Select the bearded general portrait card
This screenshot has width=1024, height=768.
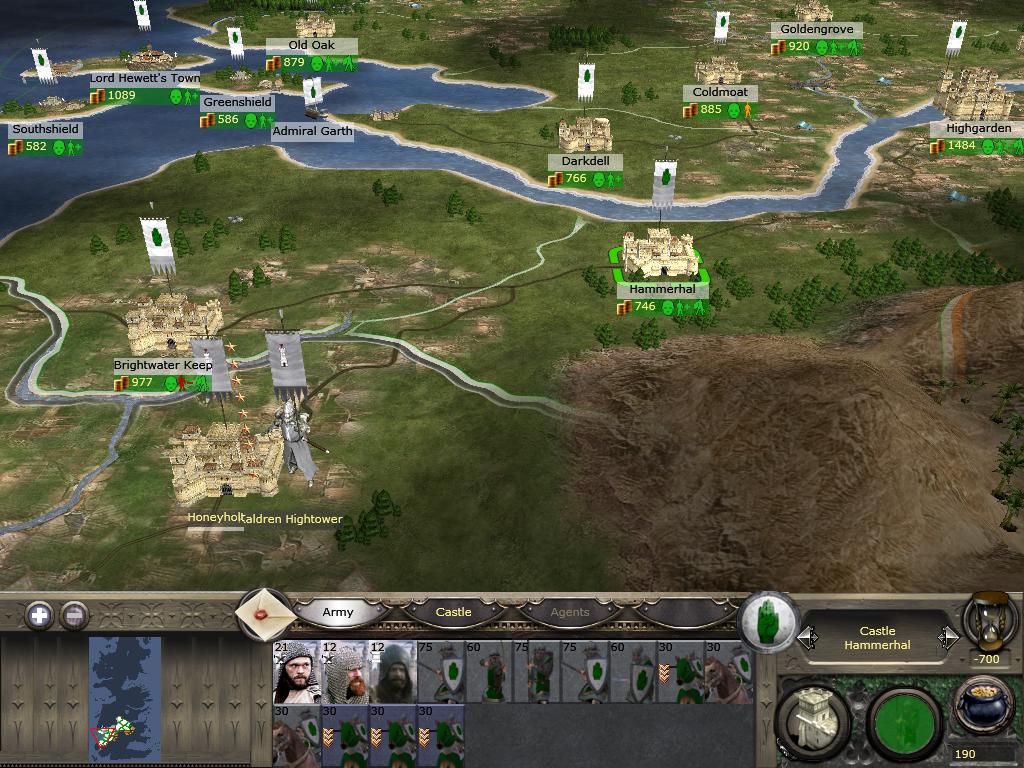pyautogui.click(x=295, y=672)
